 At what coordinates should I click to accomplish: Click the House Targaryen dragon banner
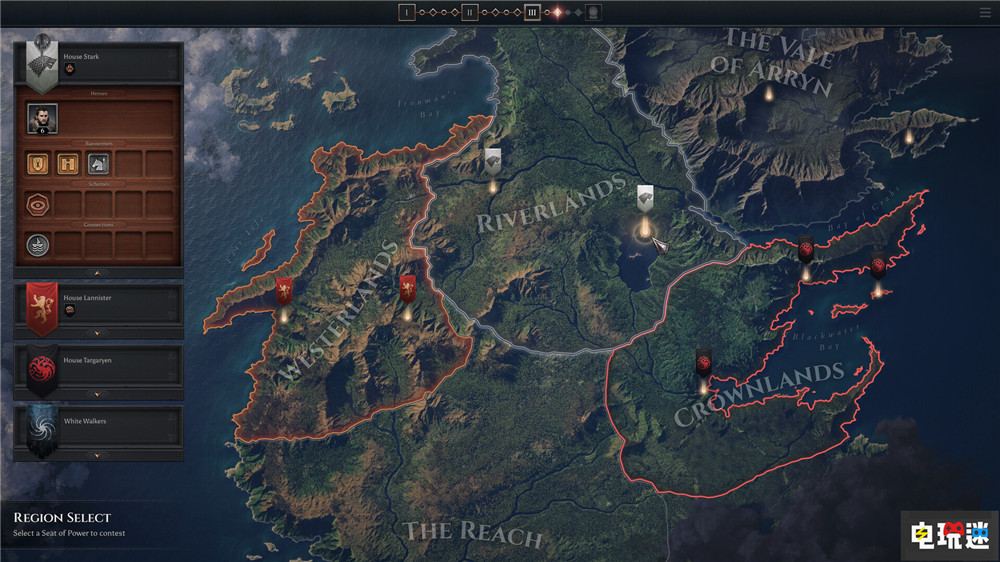tap(41, 366)
